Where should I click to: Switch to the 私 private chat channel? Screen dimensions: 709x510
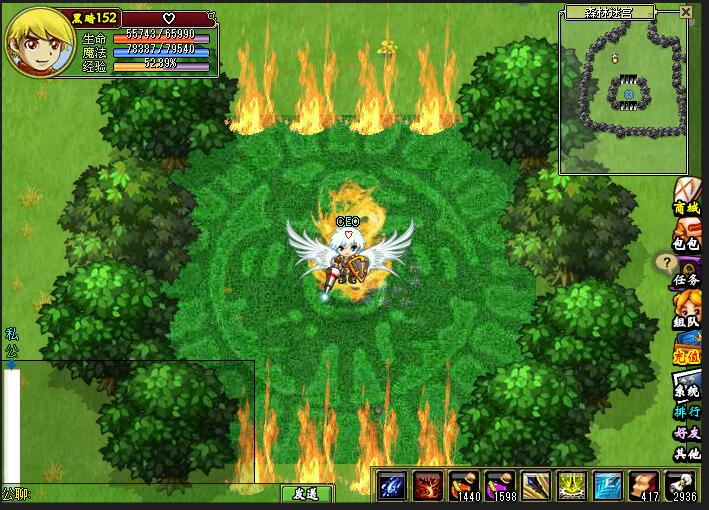point(11,335)
